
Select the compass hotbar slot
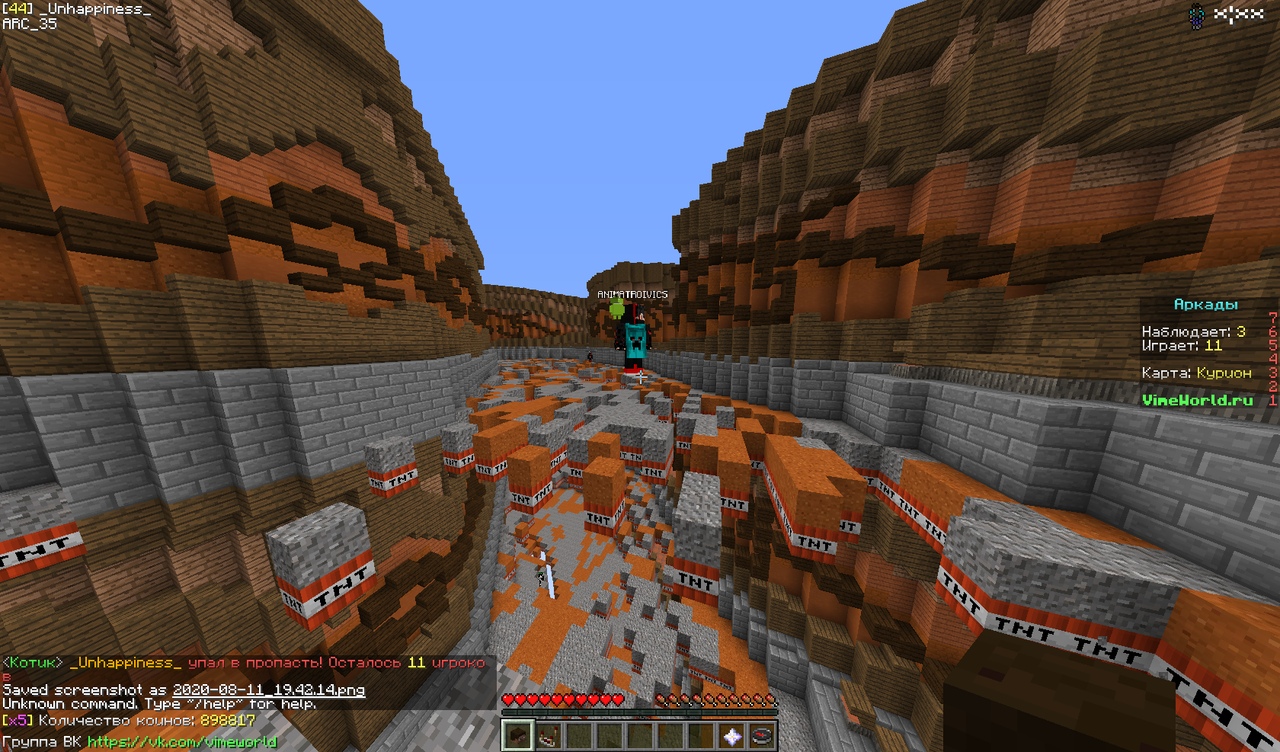pyautogui.click(x=763, y=737)
